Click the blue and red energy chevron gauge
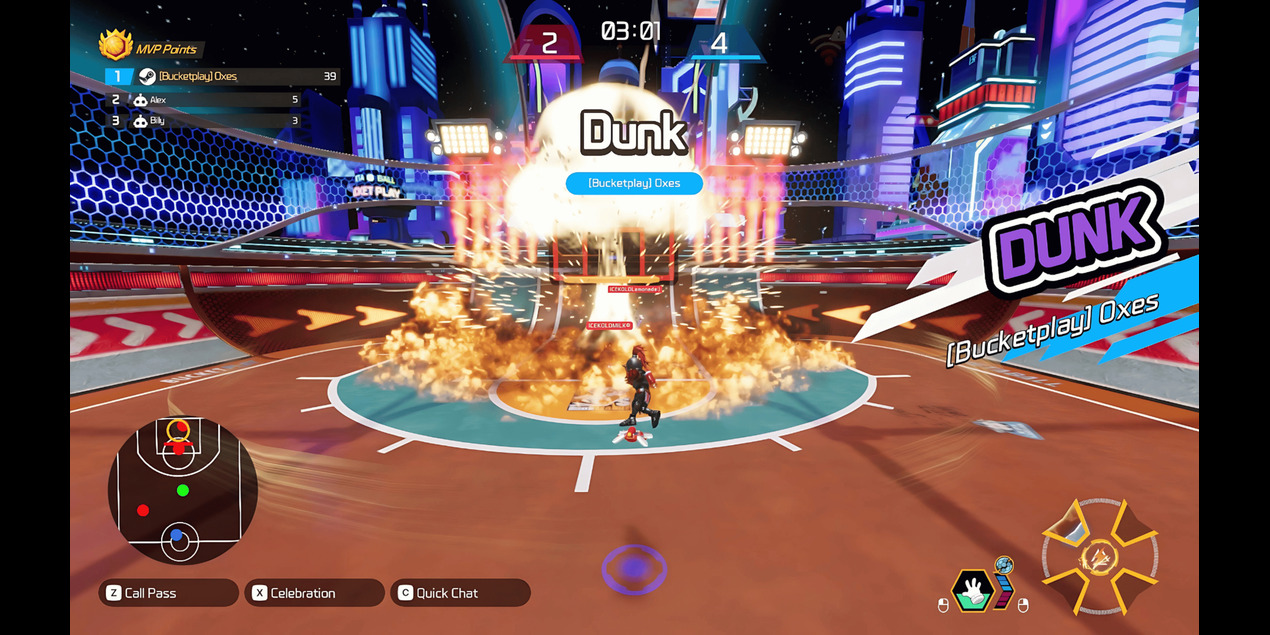1270x635 pixels. click(1003, 591)
